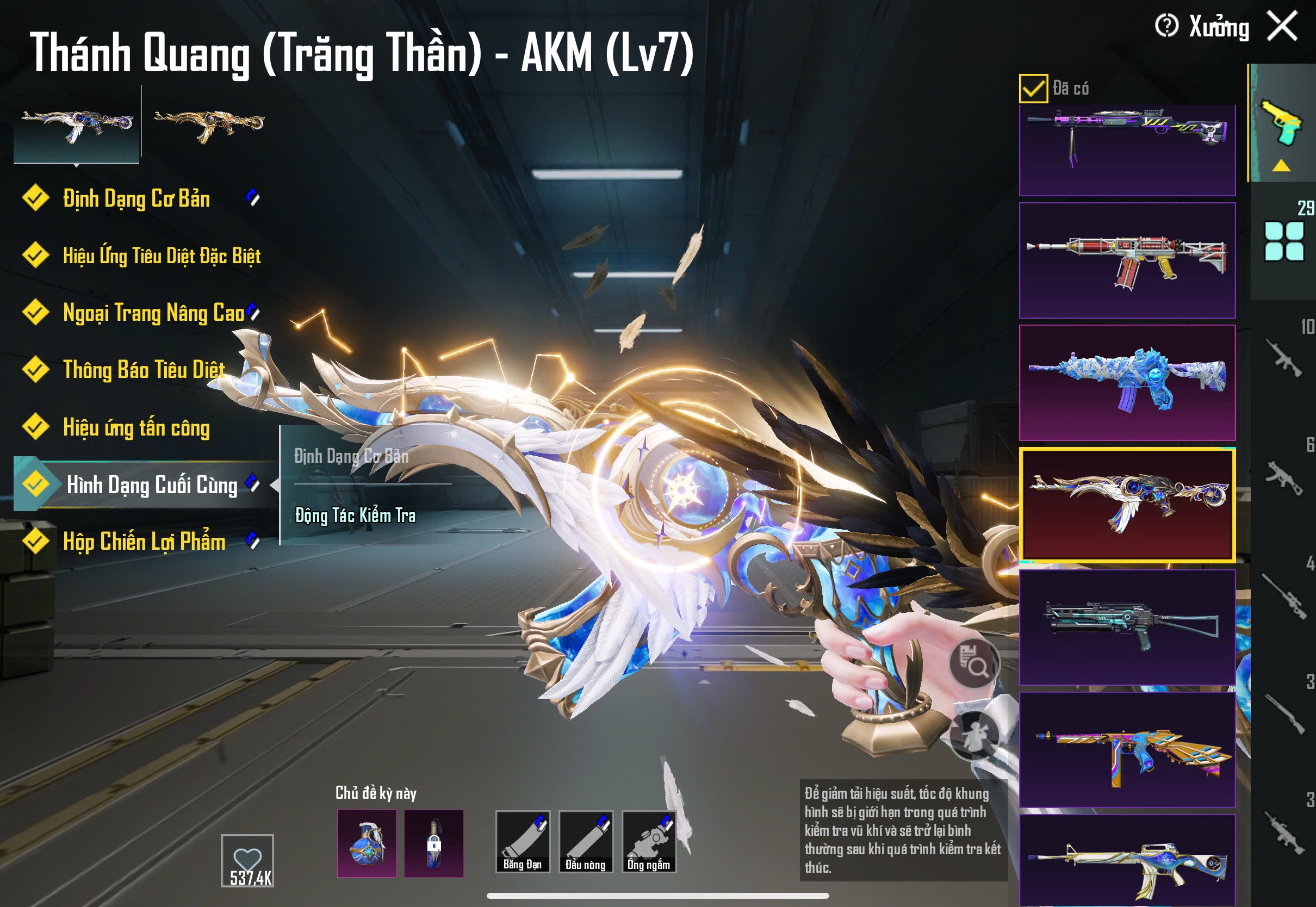Image resolution: width=1316 pixels, height=907 pixels.
Task: Choose the red rocket-style rifle skin
Action: (x=1127, y=261)
